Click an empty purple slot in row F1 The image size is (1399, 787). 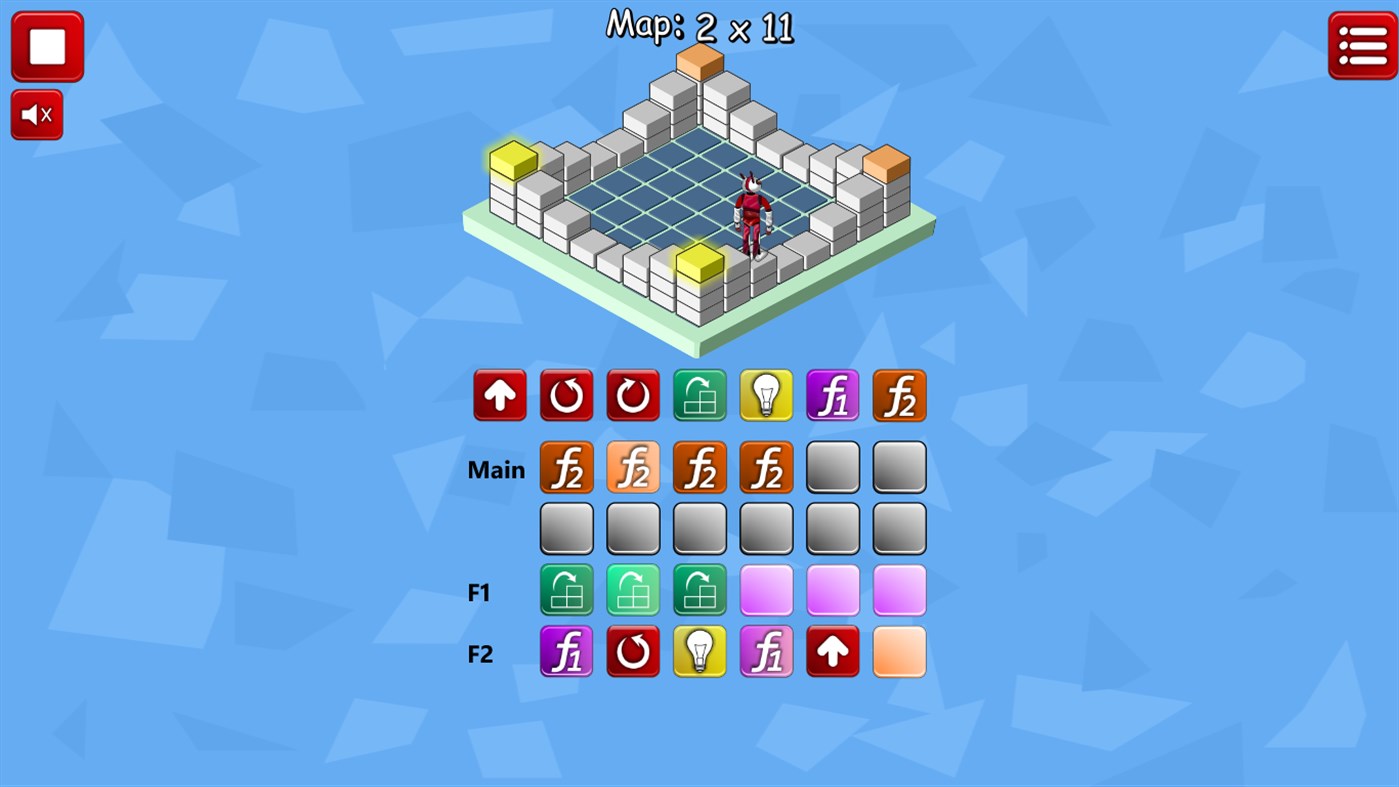(x=766, y=589)
